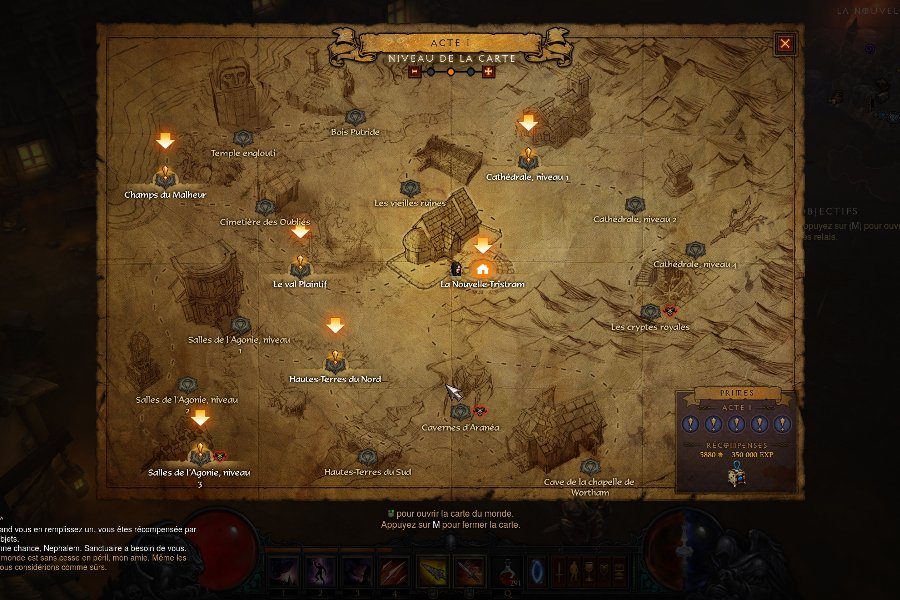Use the health potion in the action bar

[x=510, y=572]
